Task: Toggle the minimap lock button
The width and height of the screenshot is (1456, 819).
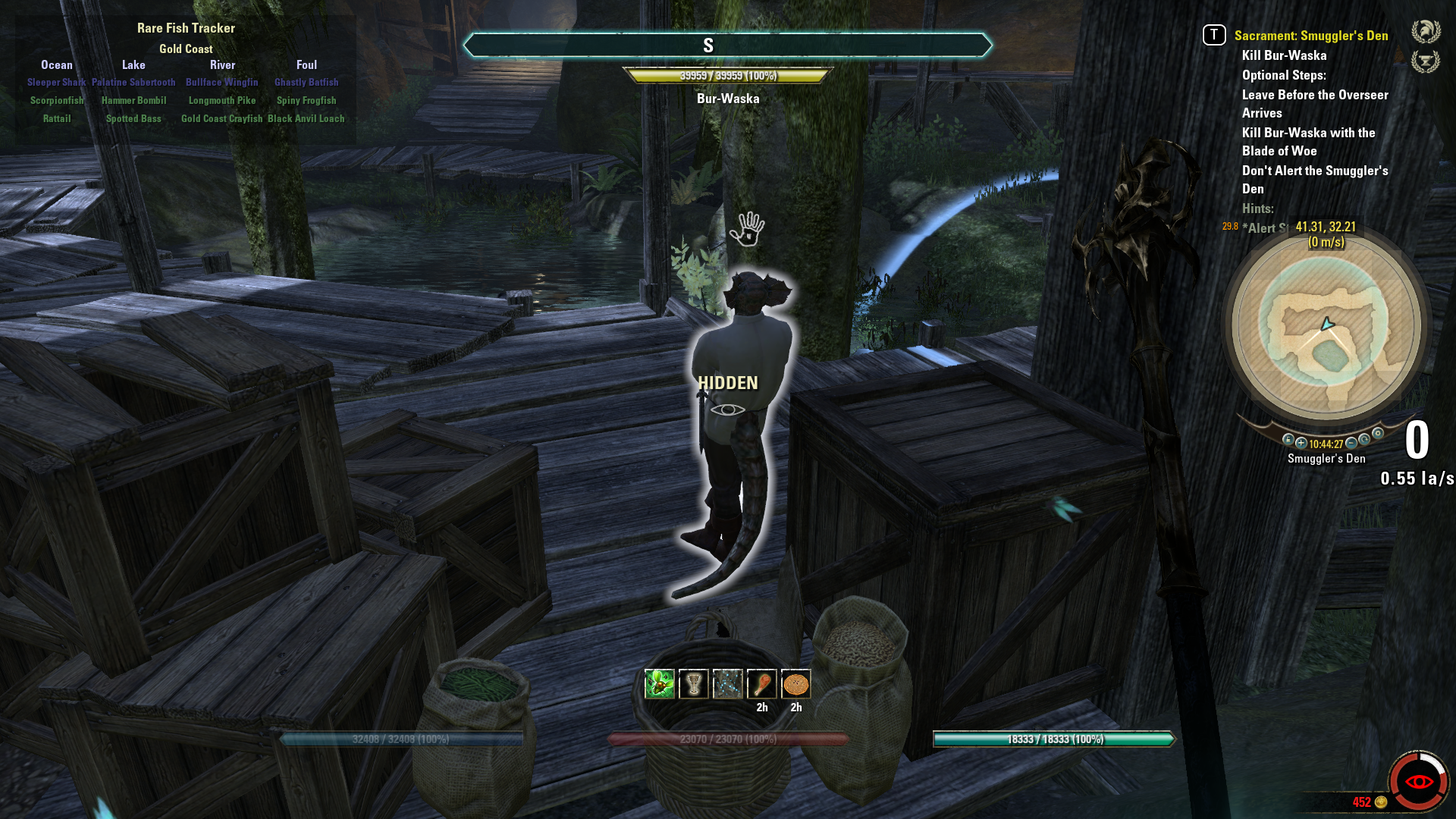Action: coord(1288,440)
